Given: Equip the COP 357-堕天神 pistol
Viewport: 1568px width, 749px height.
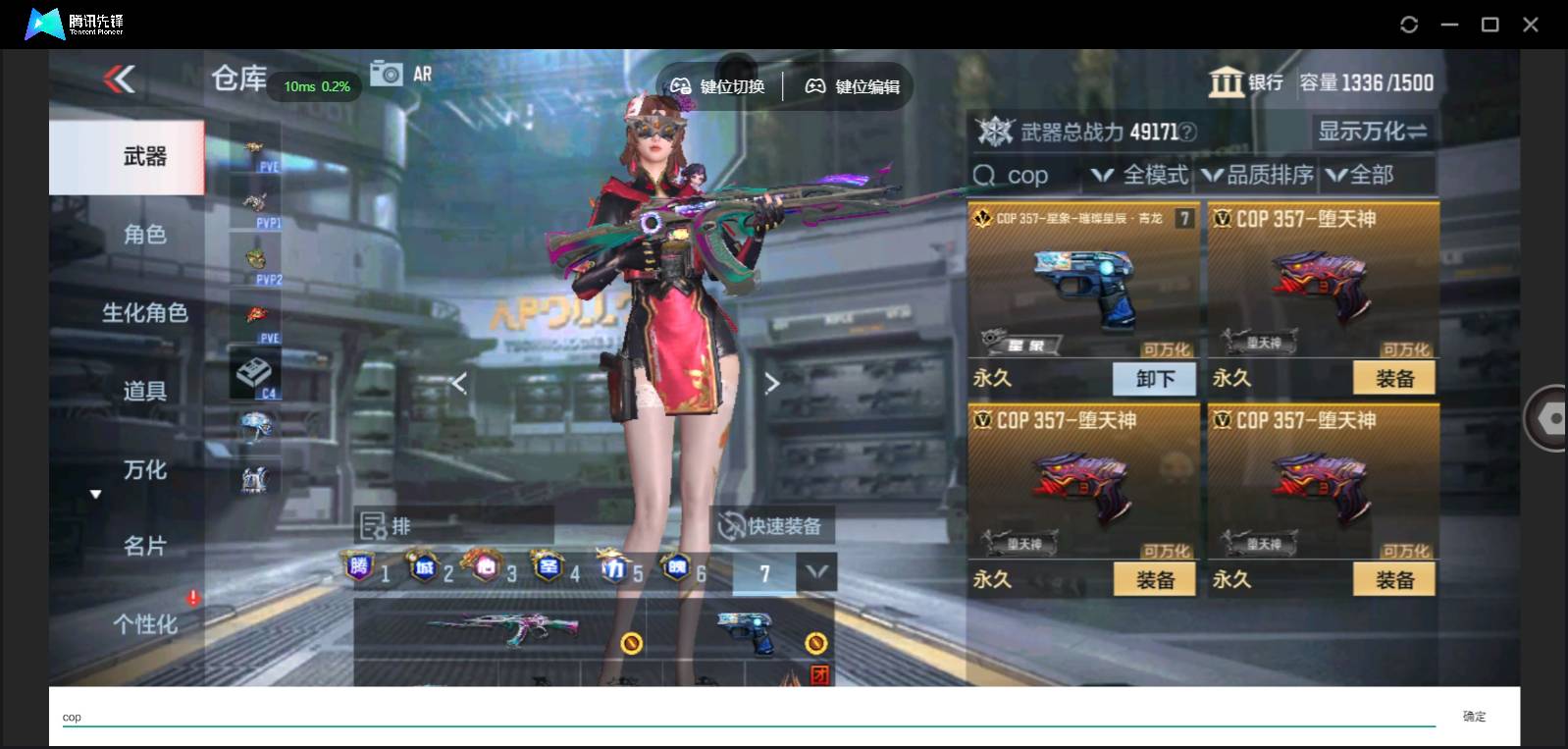Looking at the screenshot, I should point(1394,377).
